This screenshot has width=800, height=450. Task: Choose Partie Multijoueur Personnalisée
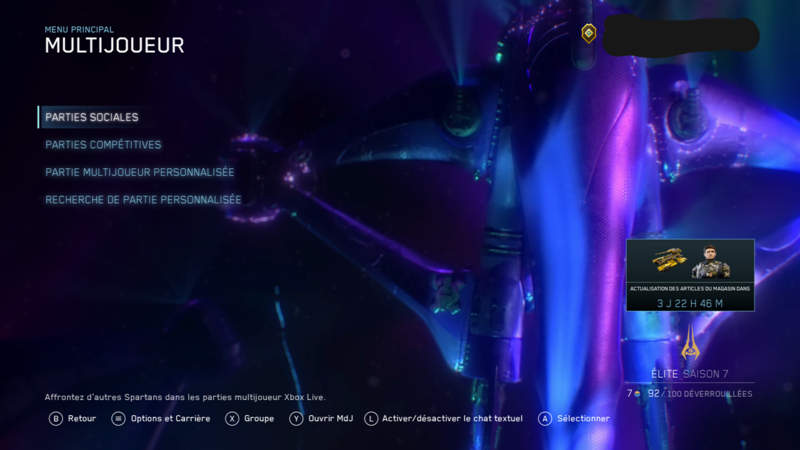(x=140, y=172)
